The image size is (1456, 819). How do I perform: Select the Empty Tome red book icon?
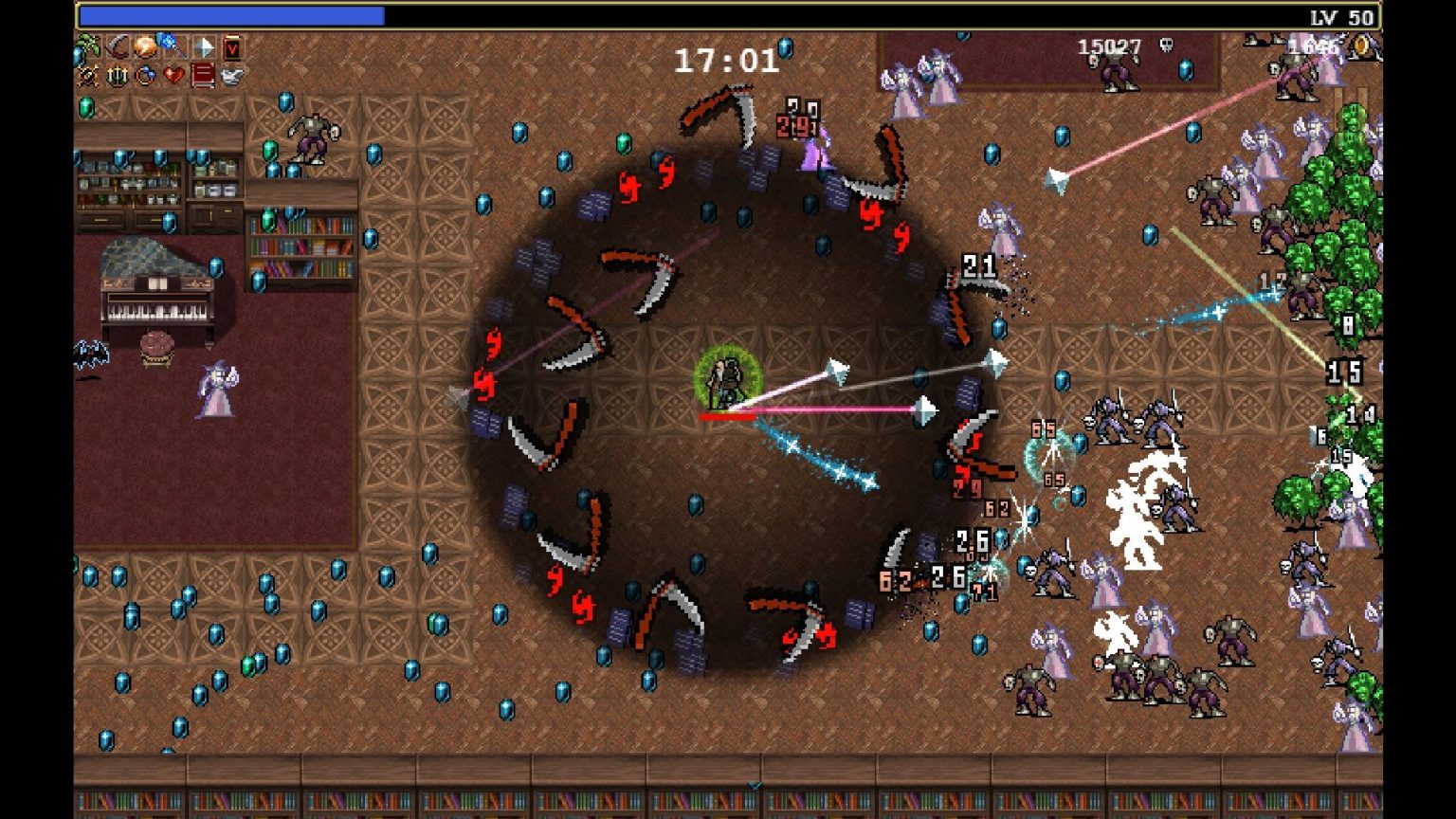point(203,76)
